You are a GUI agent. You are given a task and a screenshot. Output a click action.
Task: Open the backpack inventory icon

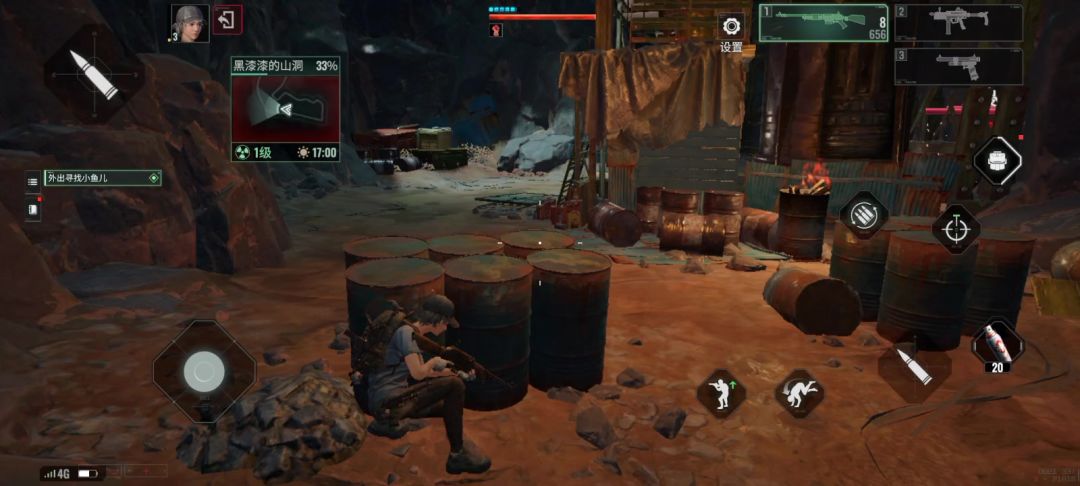pos(997,160)
